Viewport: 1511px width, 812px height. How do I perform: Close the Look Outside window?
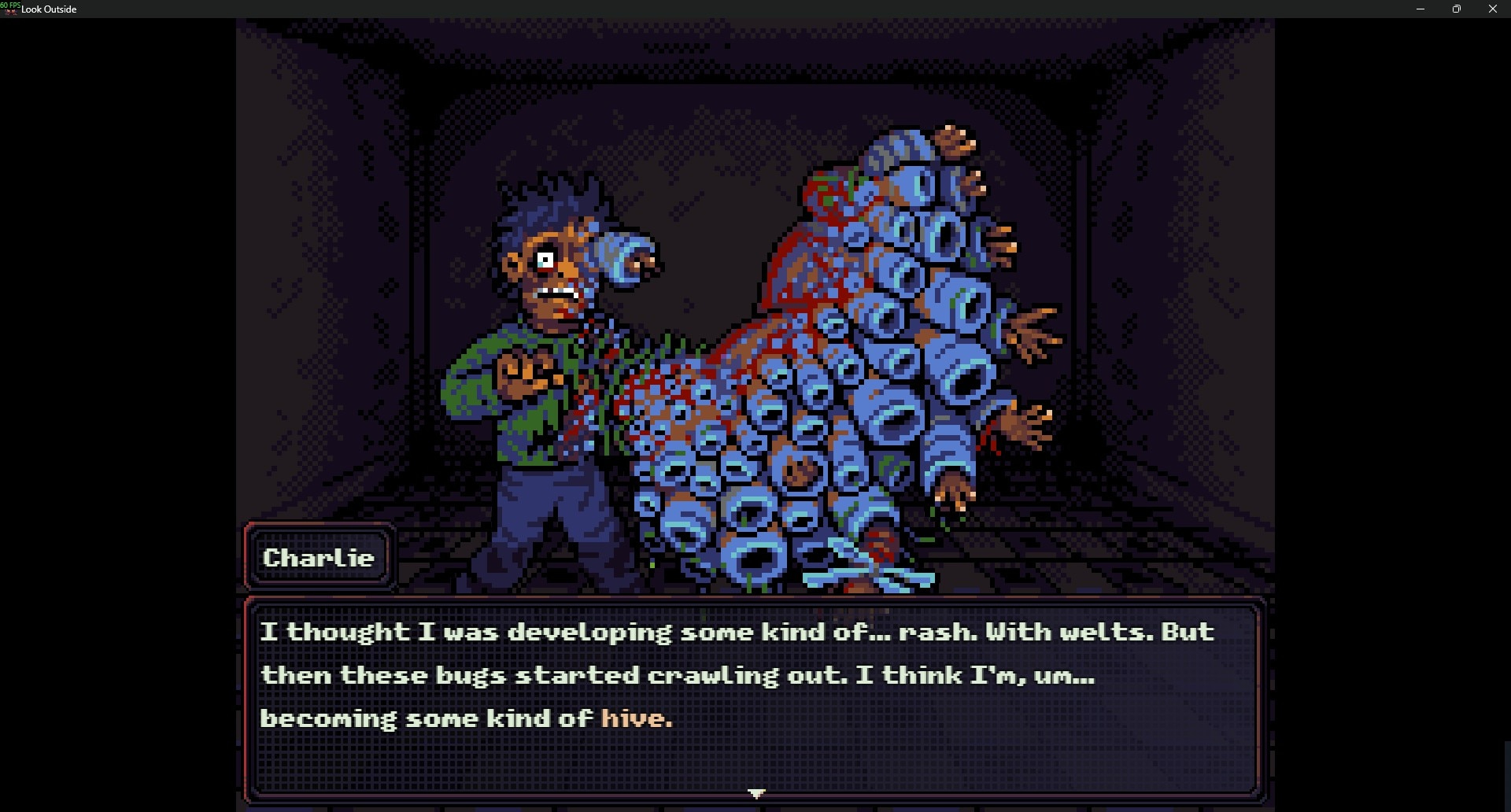point(1492,9)
